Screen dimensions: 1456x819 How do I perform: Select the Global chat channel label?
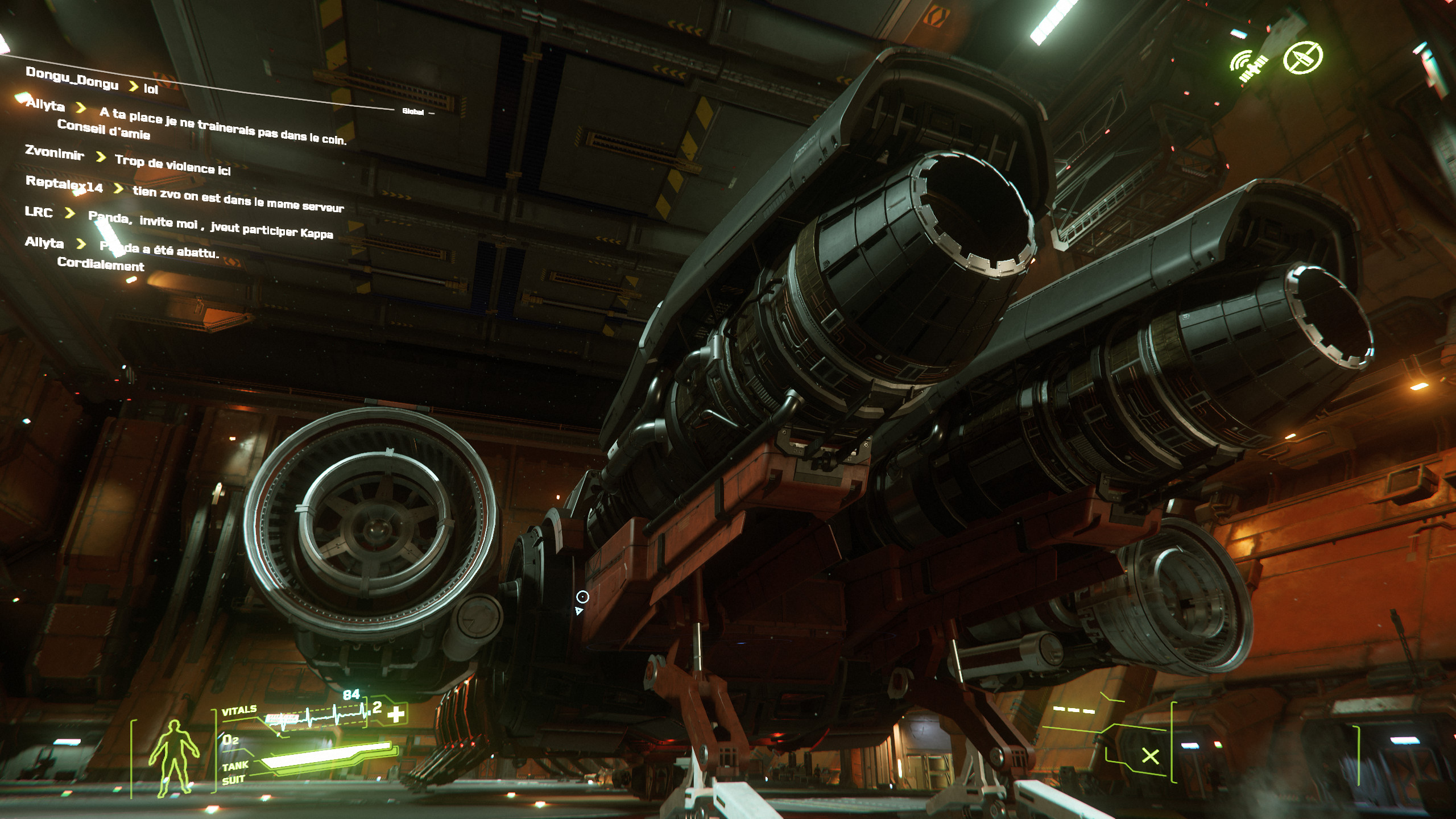[x=413, y=111]
